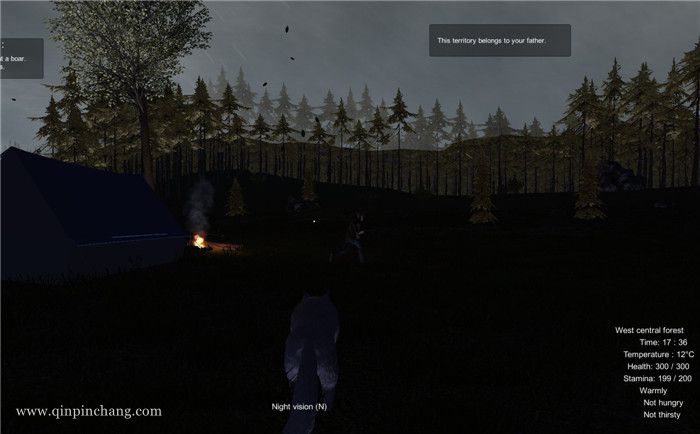This screenshot has width=700, height=434.
Task: Toggle the Night vision label
Action: [x=299, y=406]
